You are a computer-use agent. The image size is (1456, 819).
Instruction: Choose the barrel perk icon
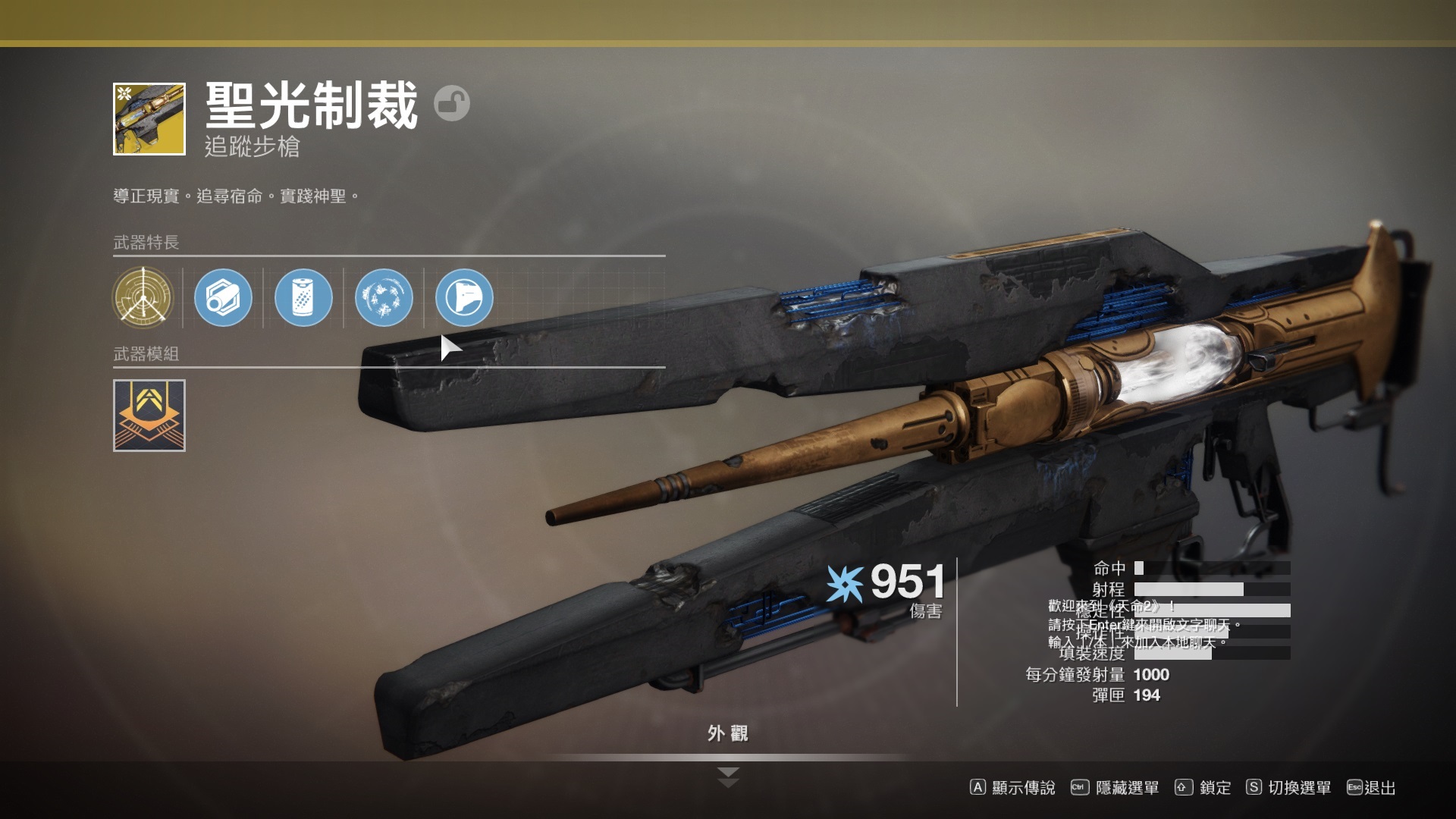coord(223,297)
